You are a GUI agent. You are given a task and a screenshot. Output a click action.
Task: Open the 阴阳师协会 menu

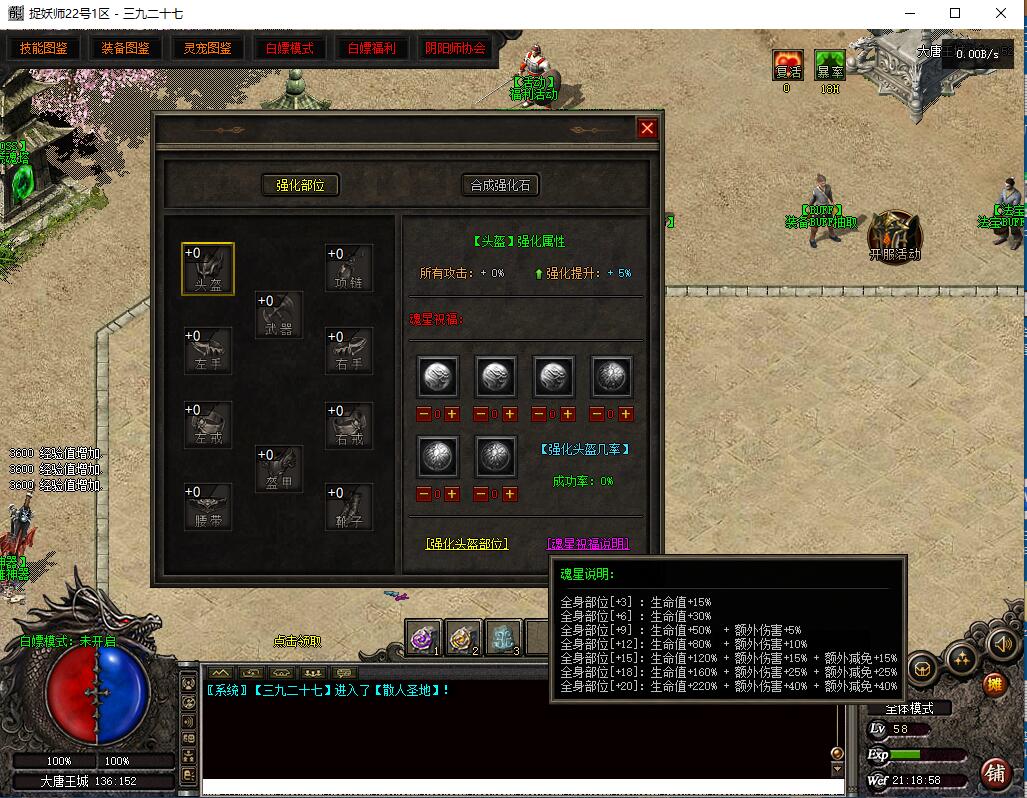pos(455,48)
